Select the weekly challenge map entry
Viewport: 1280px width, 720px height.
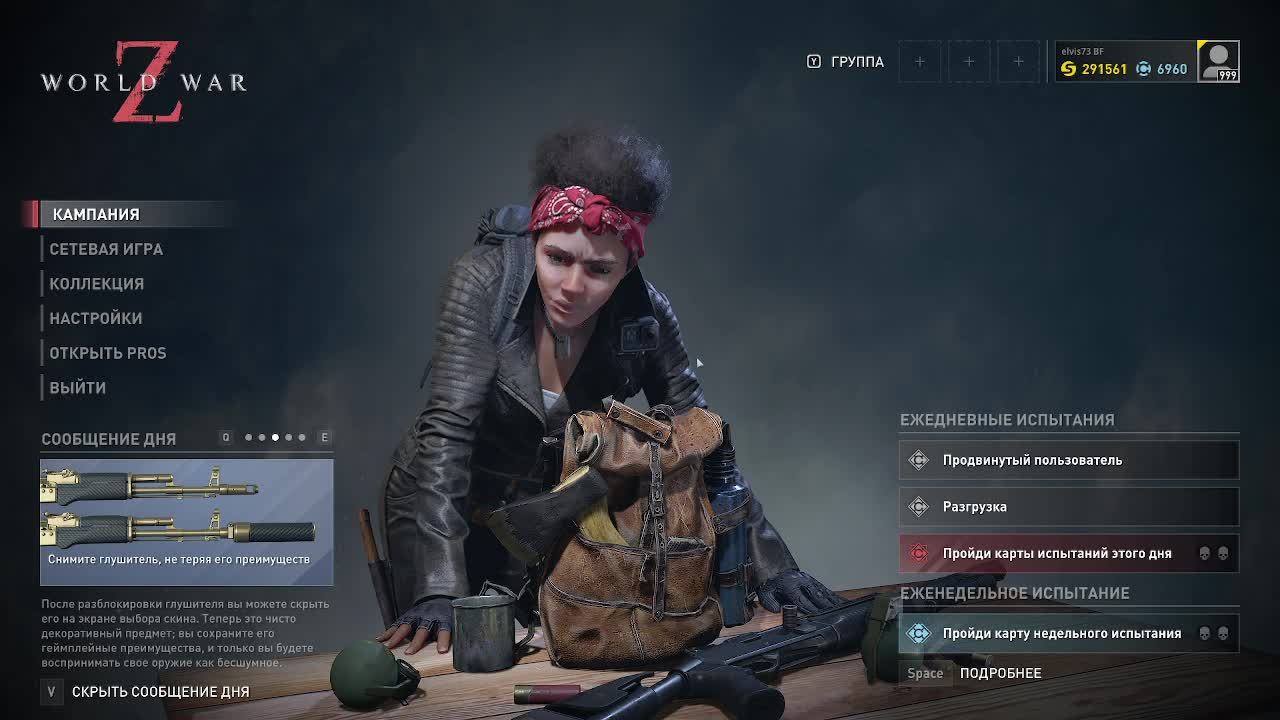pos(1068,633)
